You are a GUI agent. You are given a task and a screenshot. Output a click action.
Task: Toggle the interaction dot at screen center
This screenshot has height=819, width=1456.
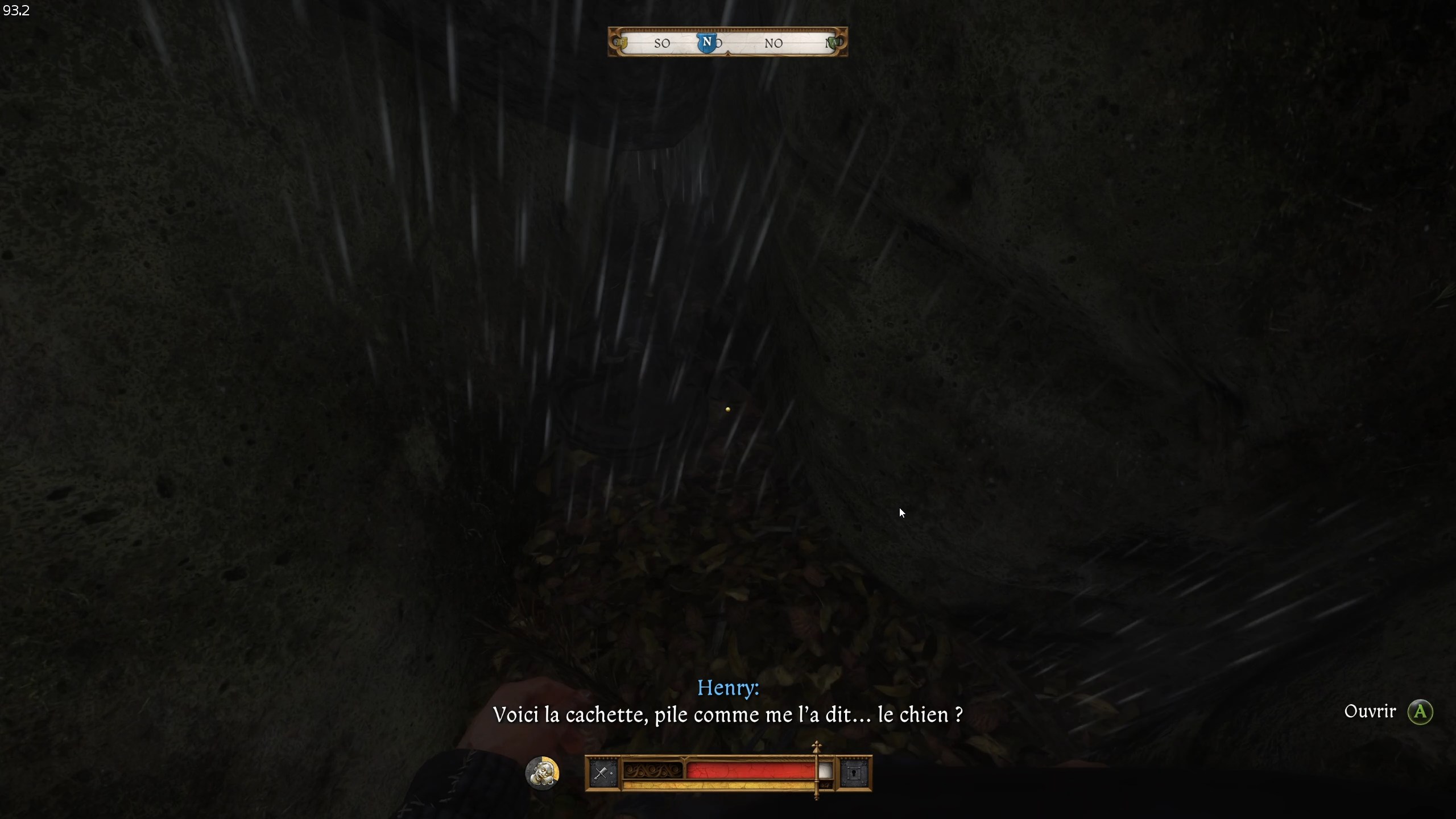tap(729, 409)
